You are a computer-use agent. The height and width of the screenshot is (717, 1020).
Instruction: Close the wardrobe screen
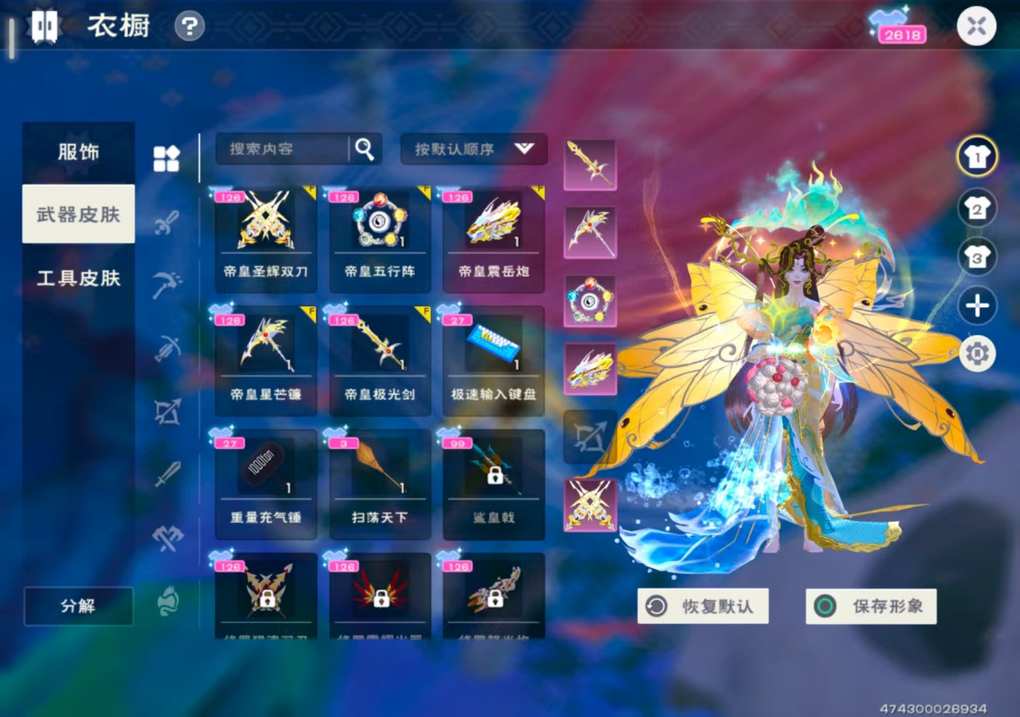click(976, 26)
